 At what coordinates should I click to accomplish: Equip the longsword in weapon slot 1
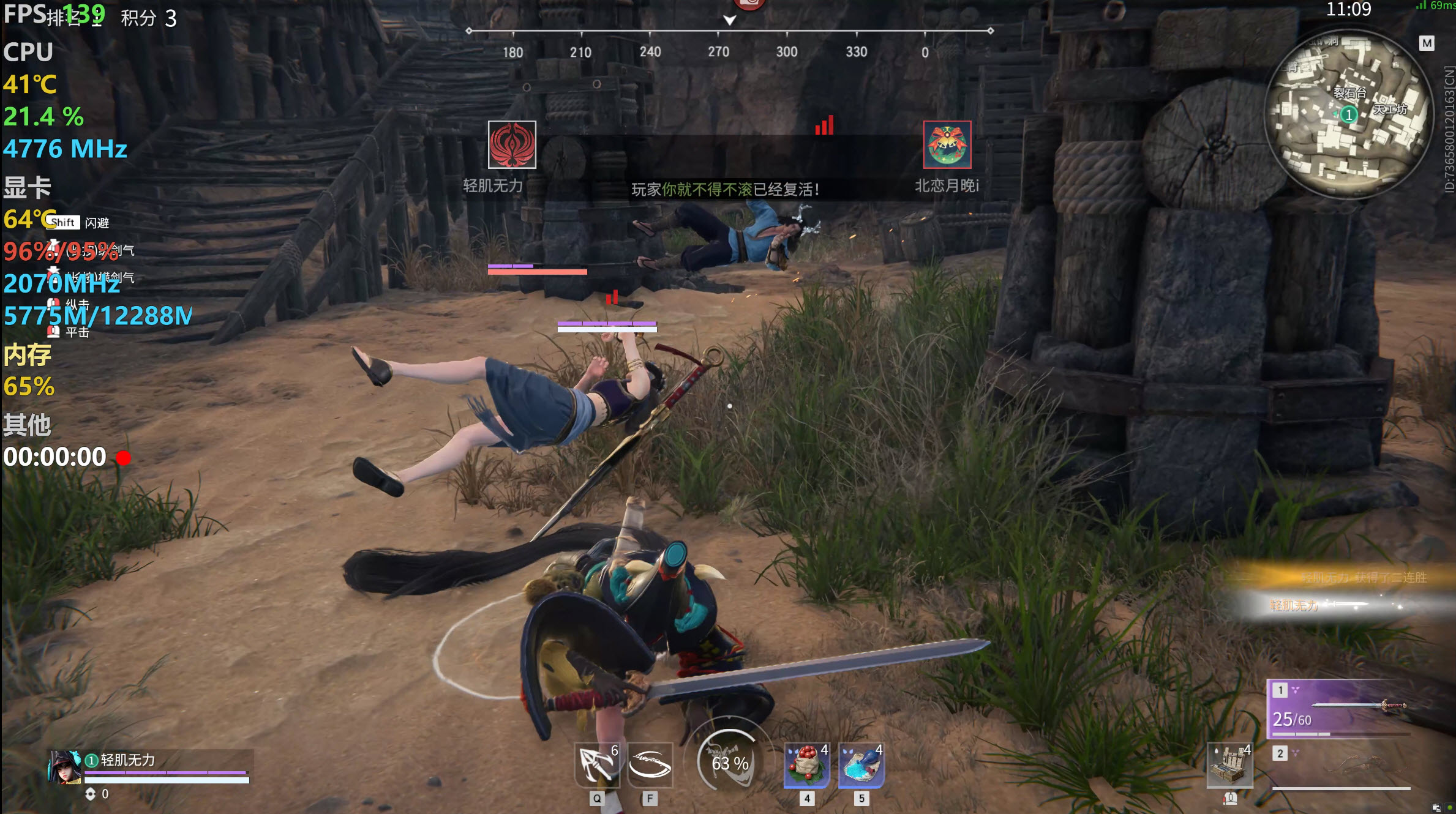(x=1340, y=708)
